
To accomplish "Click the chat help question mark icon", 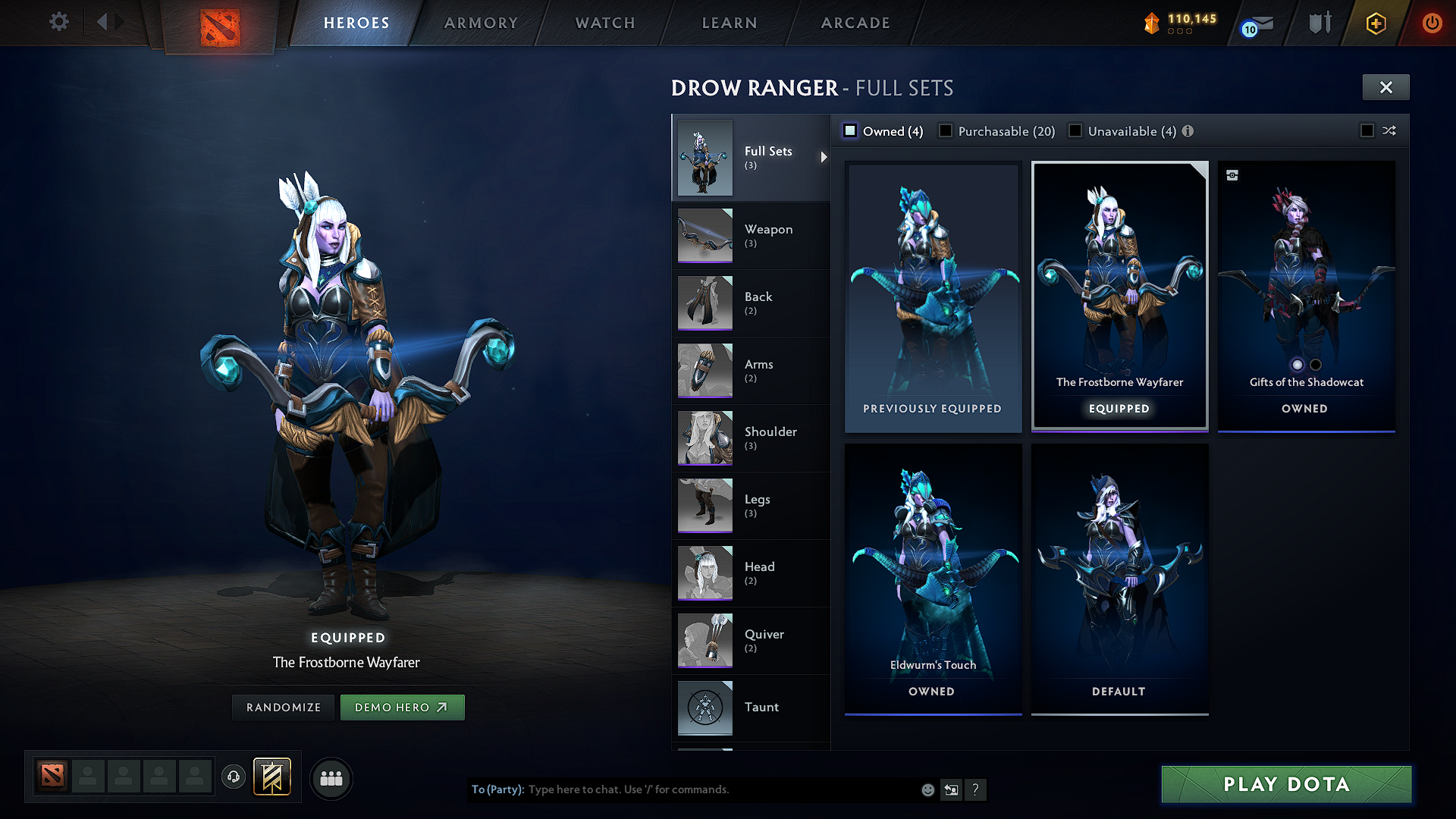I will [x=976, y=789].
